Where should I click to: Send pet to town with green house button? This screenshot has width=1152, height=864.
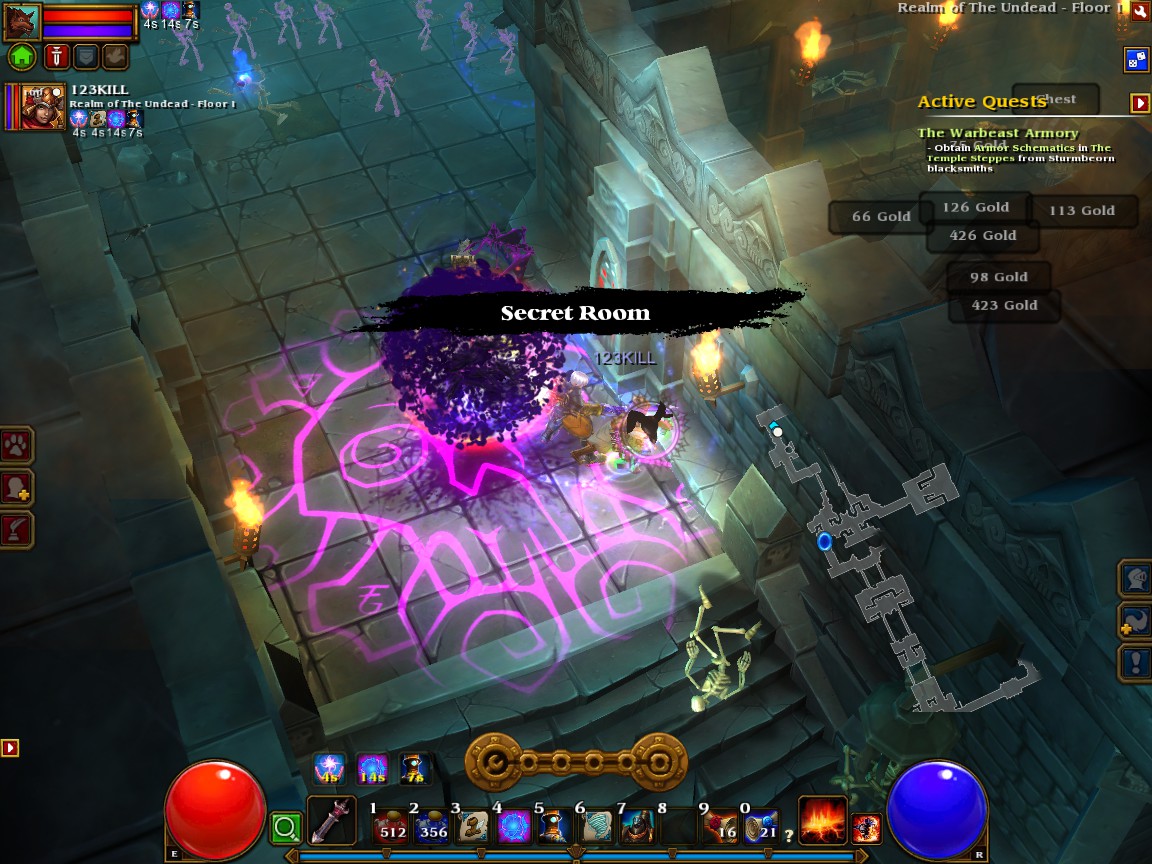[x=21, y=56]
